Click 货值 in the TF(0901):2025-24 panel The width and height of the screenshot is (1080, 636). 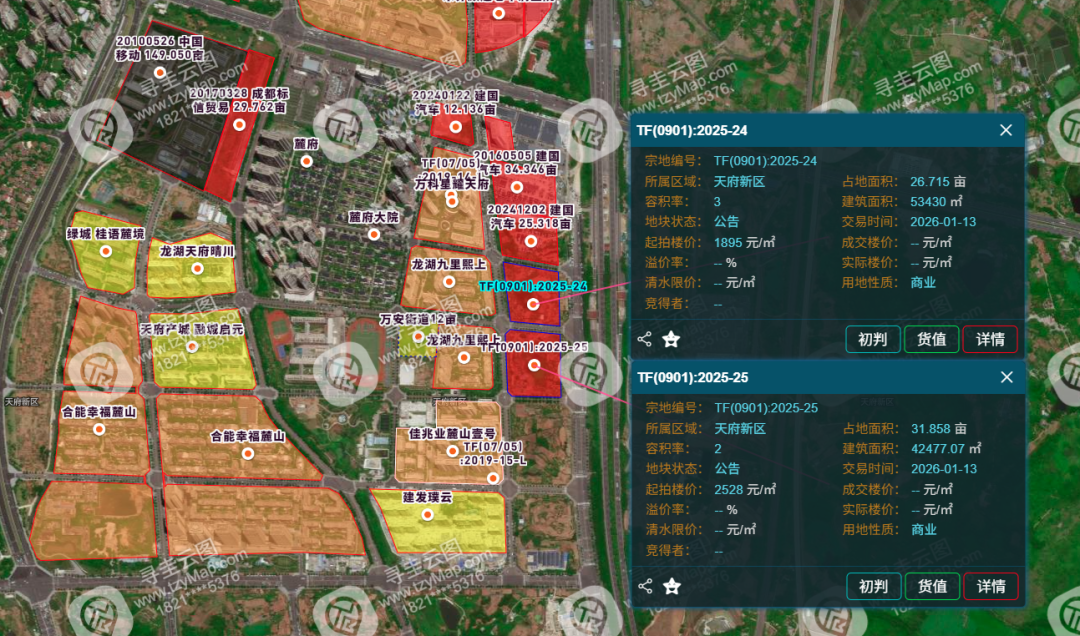(932, 339)
